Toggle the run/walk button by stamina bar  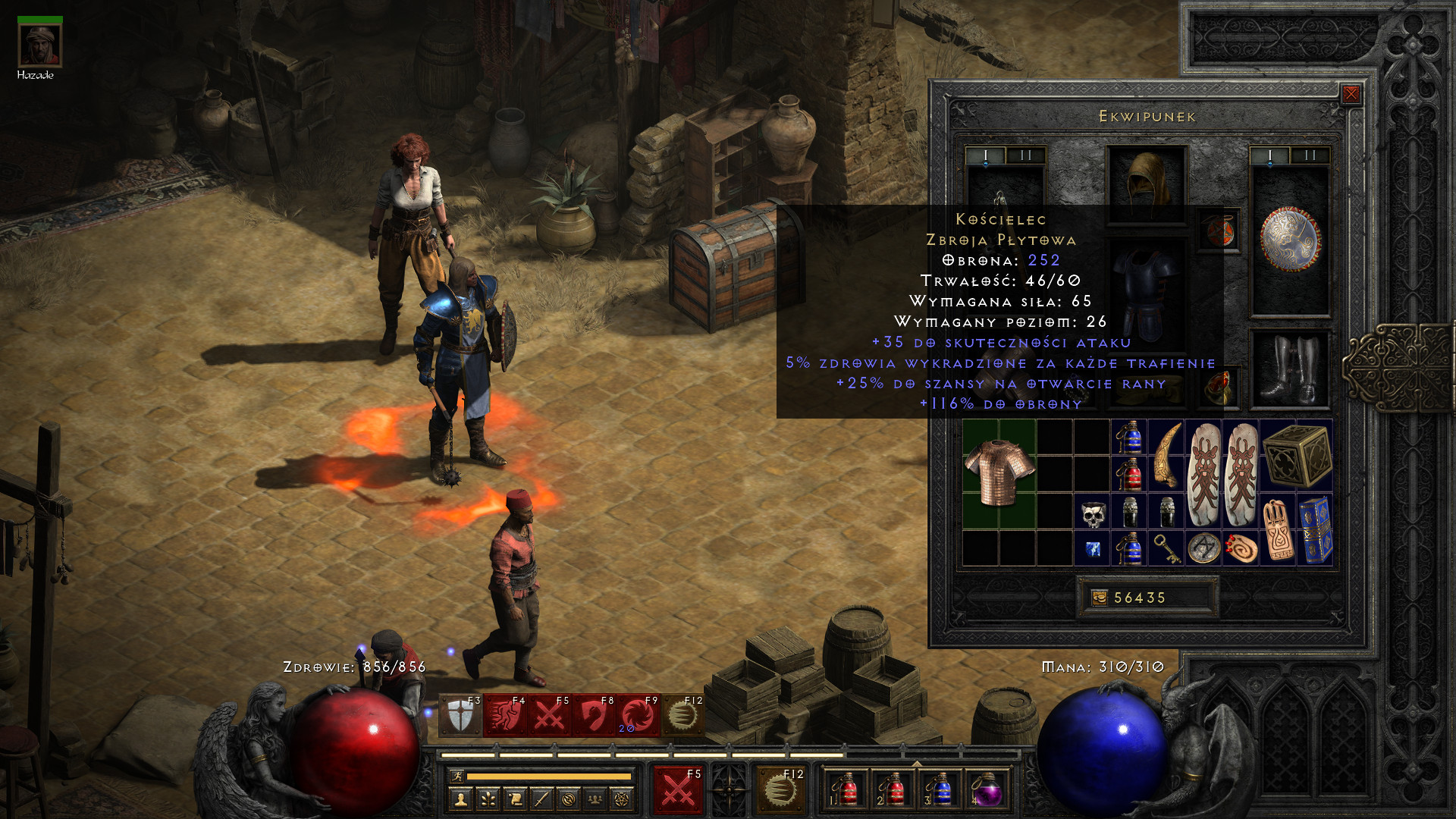[457, 776]
